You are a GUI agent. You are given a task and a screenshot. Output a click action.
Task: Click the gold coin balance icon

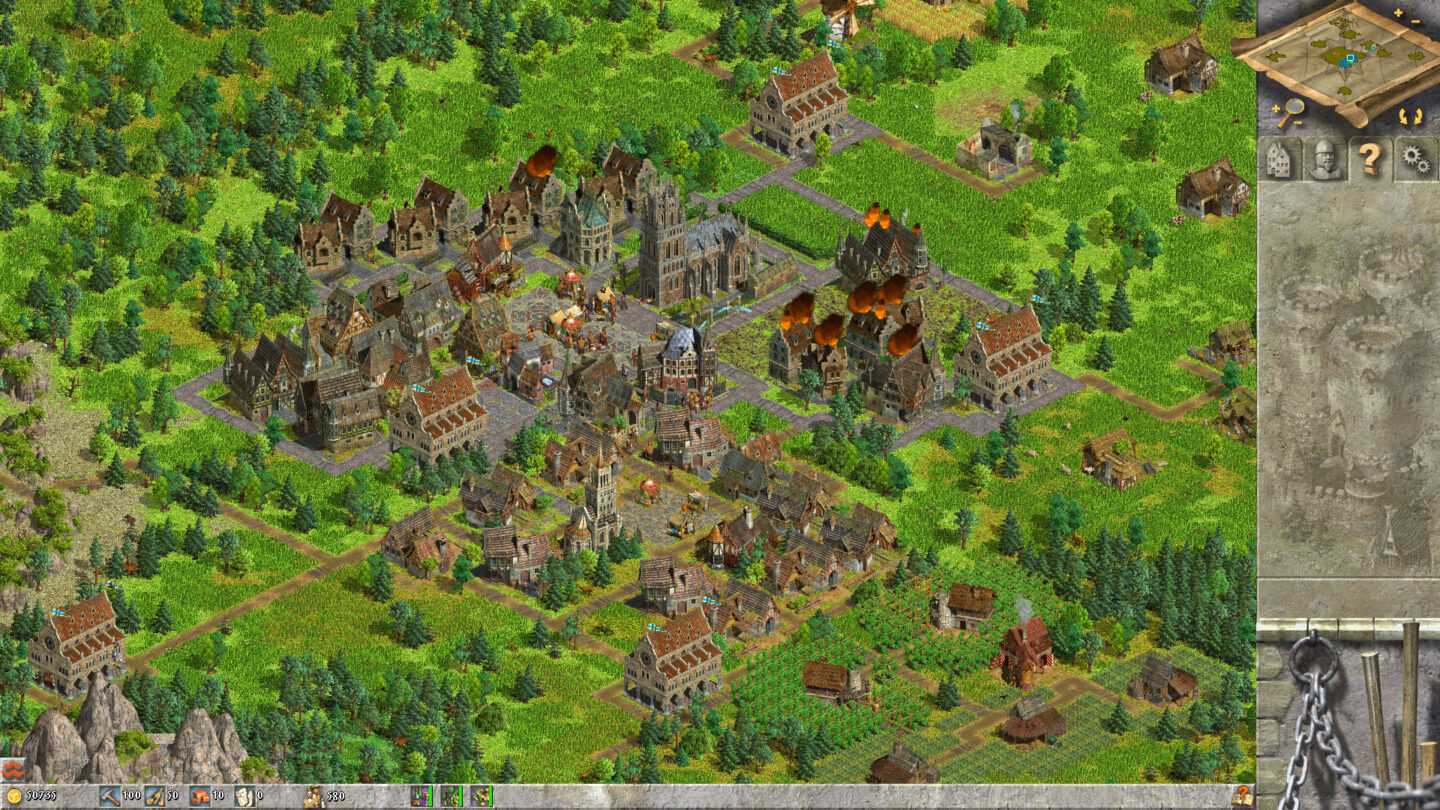(13, 797)
